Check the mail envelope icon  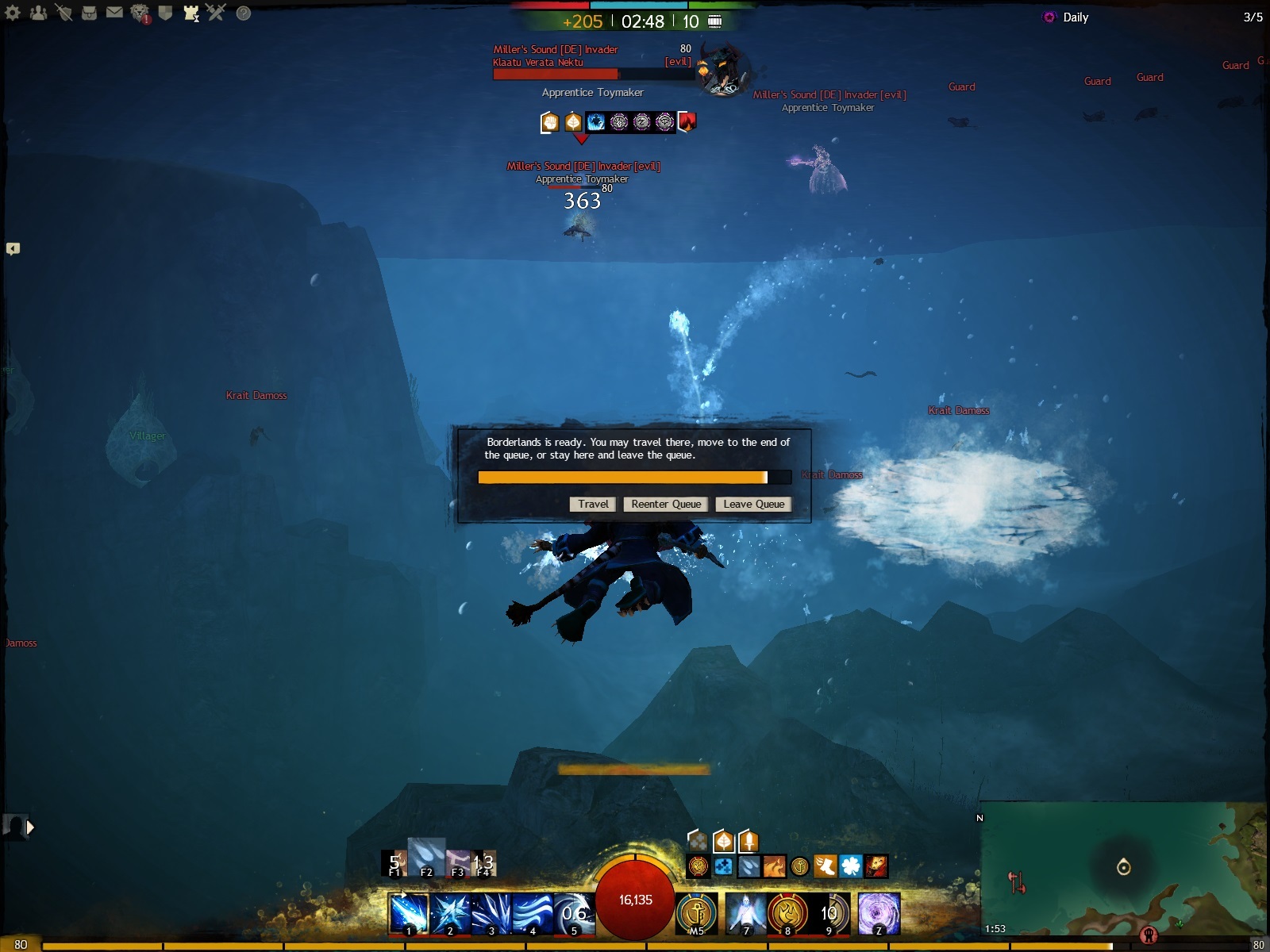(114, 13)
